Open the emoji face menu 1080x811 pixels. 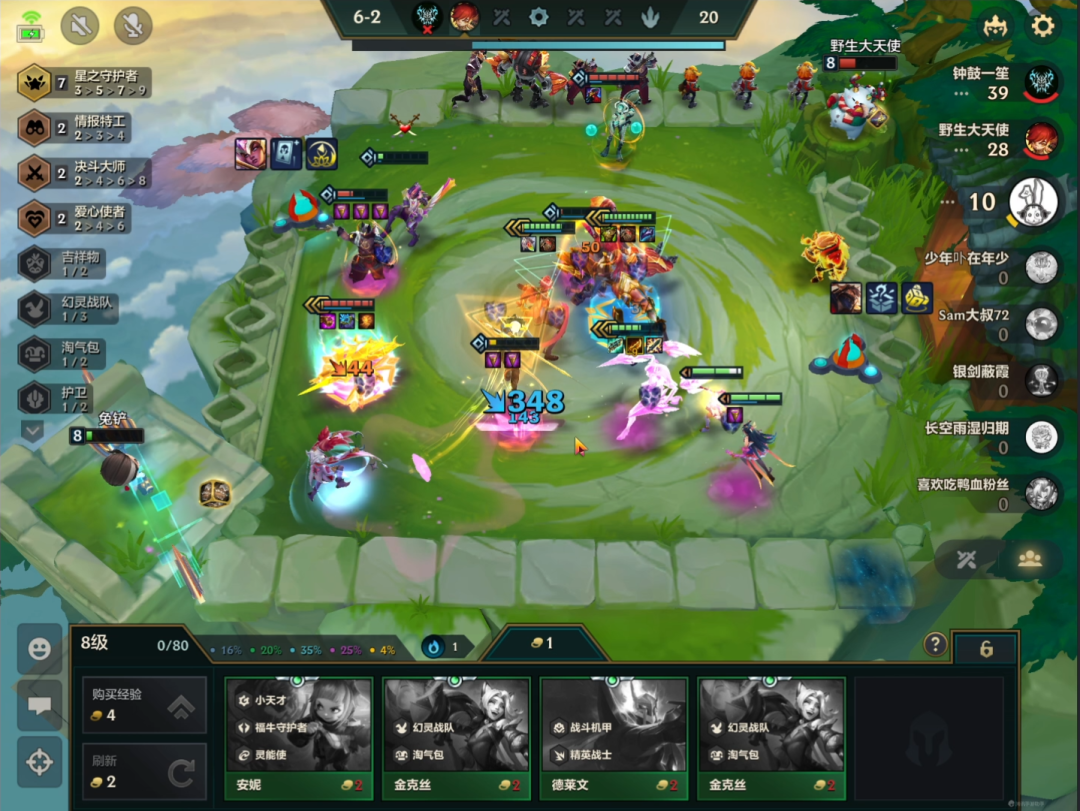40,648
